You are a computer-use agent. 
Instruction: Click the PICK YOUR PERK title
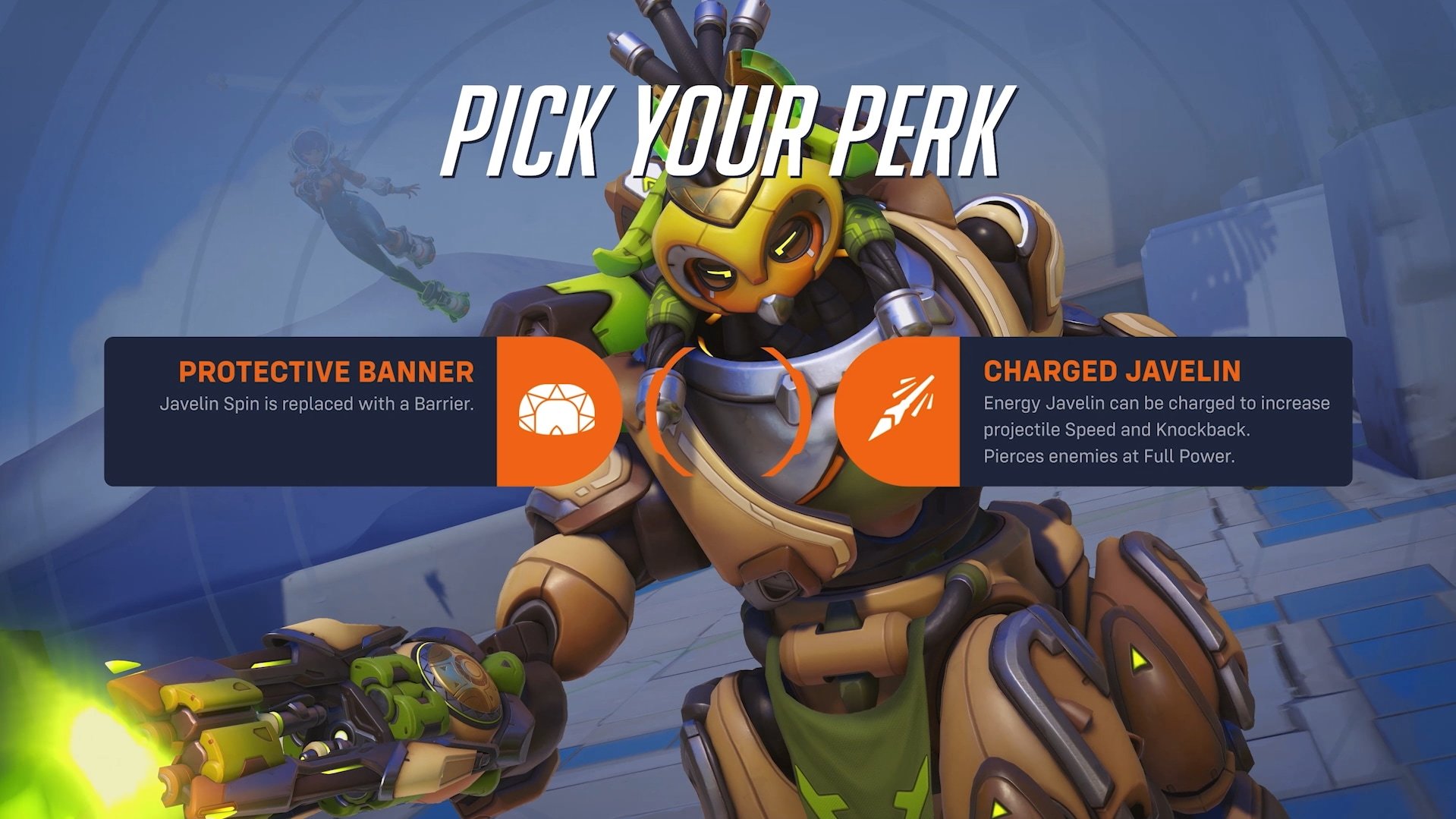click(725, 125)
